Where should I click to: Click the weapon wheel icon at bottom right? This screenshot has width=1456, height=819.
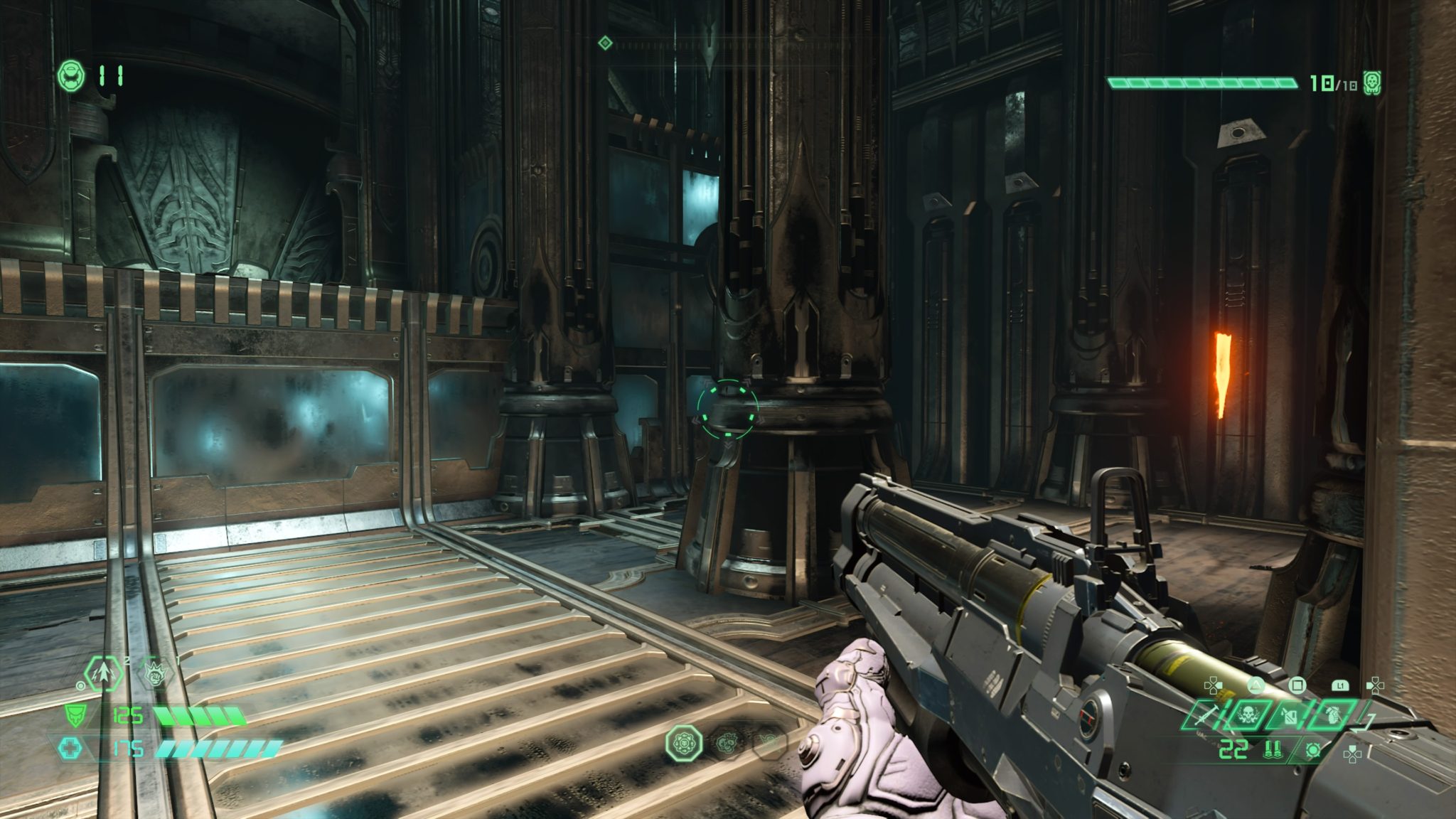(1312, 750)
